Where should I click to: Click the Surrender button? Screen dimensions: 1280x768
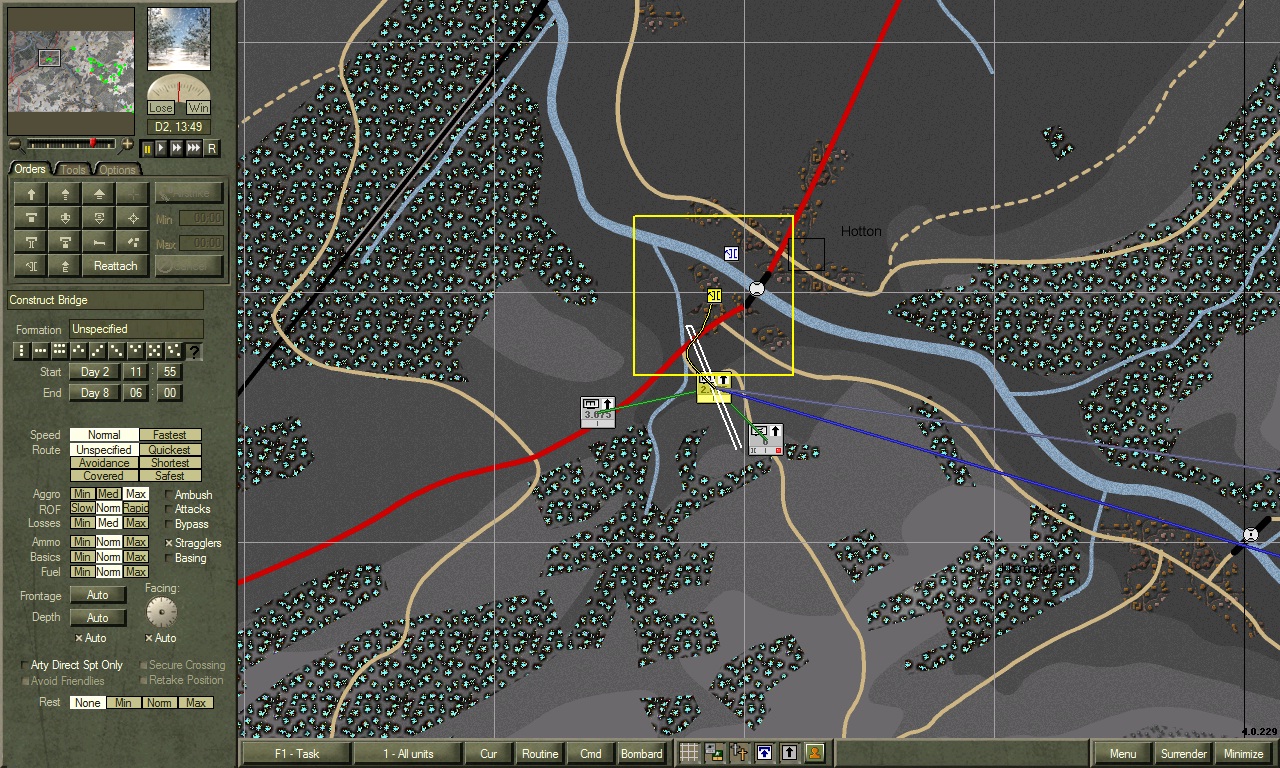click(1183, 754)
